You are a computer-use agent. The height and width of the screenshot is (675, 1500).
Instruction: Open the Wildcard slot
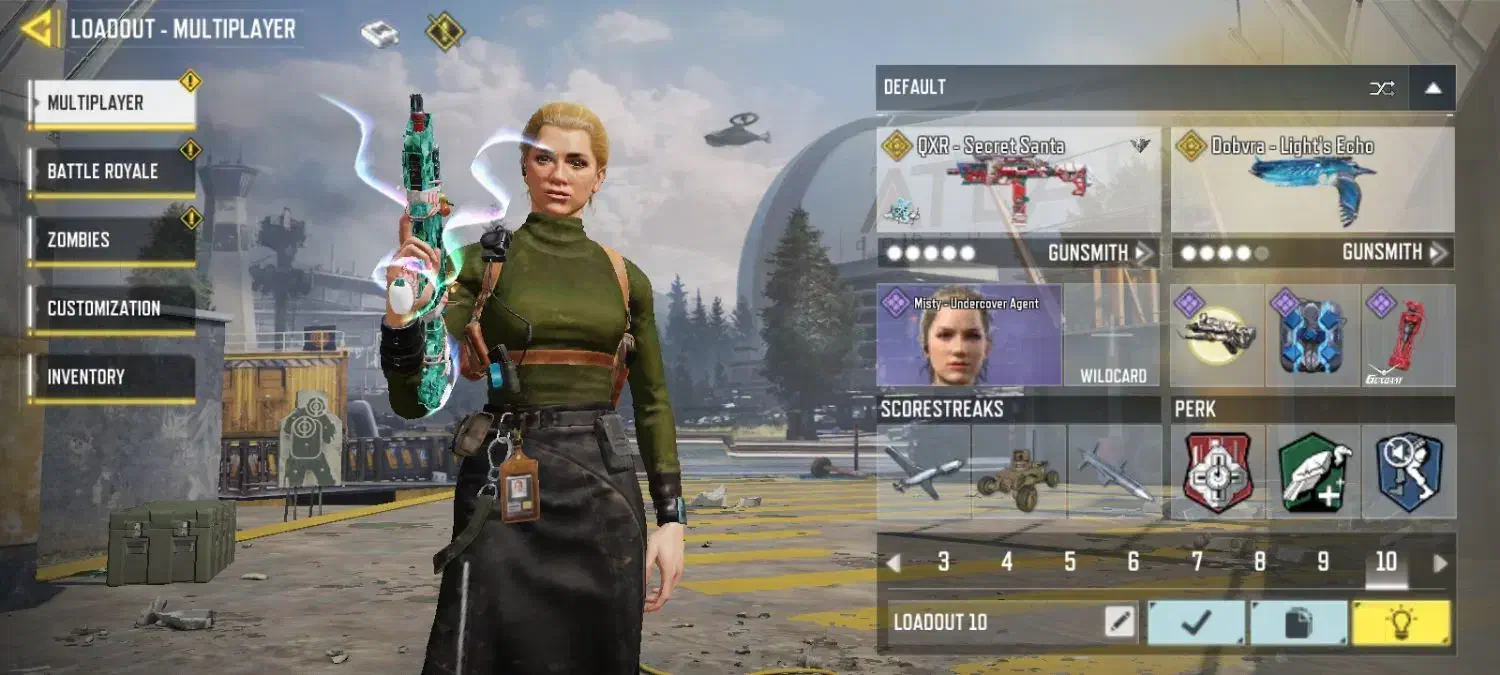pyautogui.click(x=1112, y=336)
